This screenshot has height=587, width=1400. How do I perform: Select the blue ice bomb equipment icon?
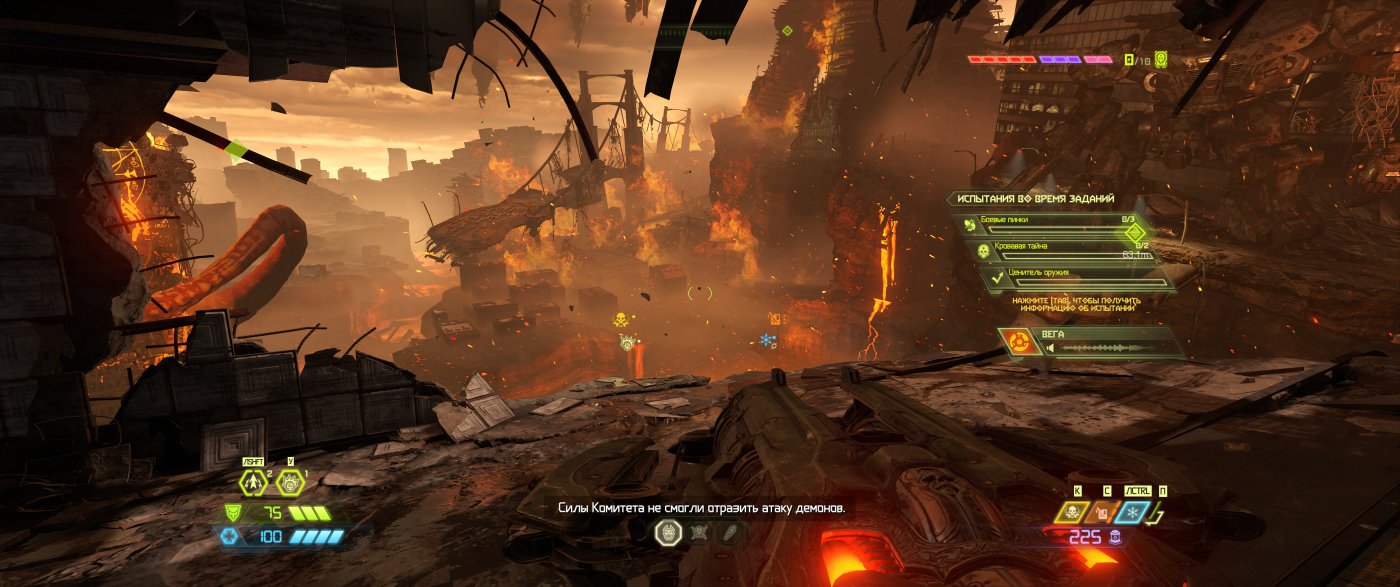[x=1132, y=513]
